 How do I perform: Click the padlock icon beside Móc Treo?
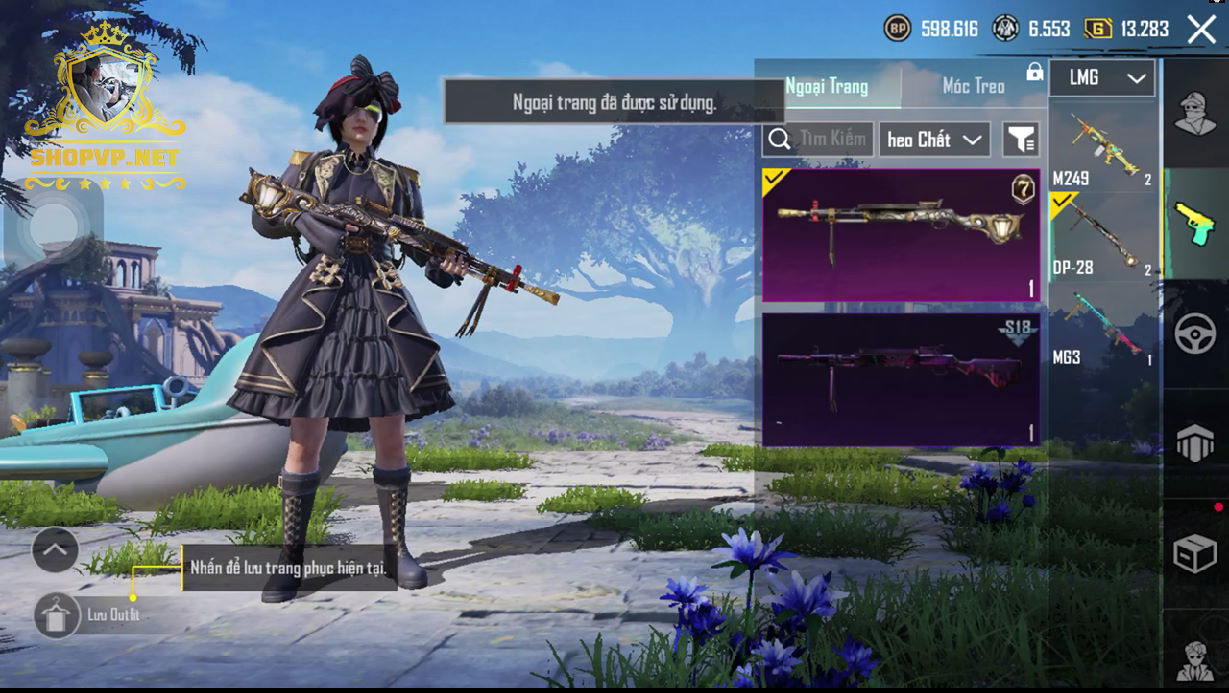[x=1034, y=72]
